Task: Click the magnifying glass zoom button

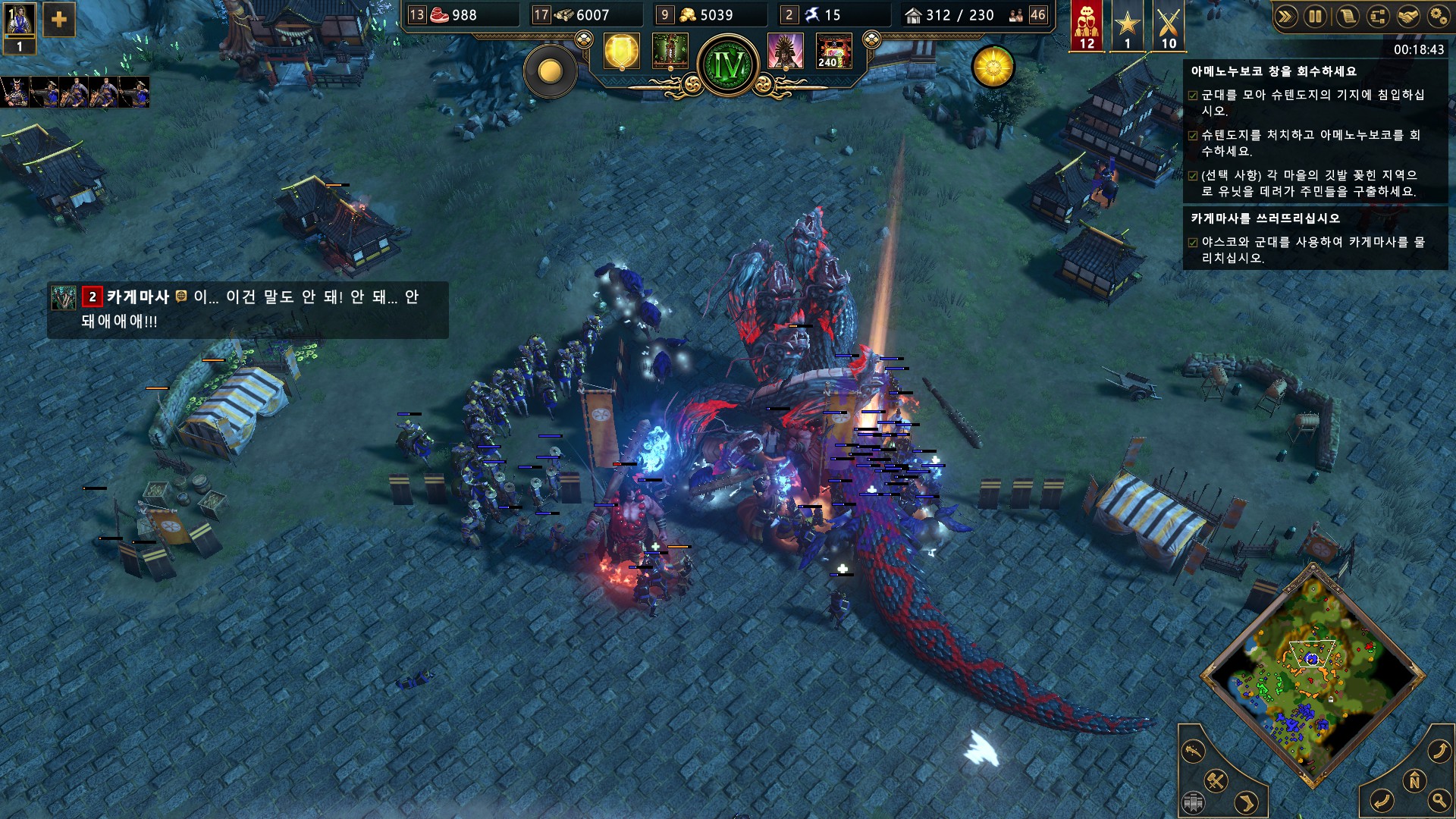Action: [x=1439, y=800]
